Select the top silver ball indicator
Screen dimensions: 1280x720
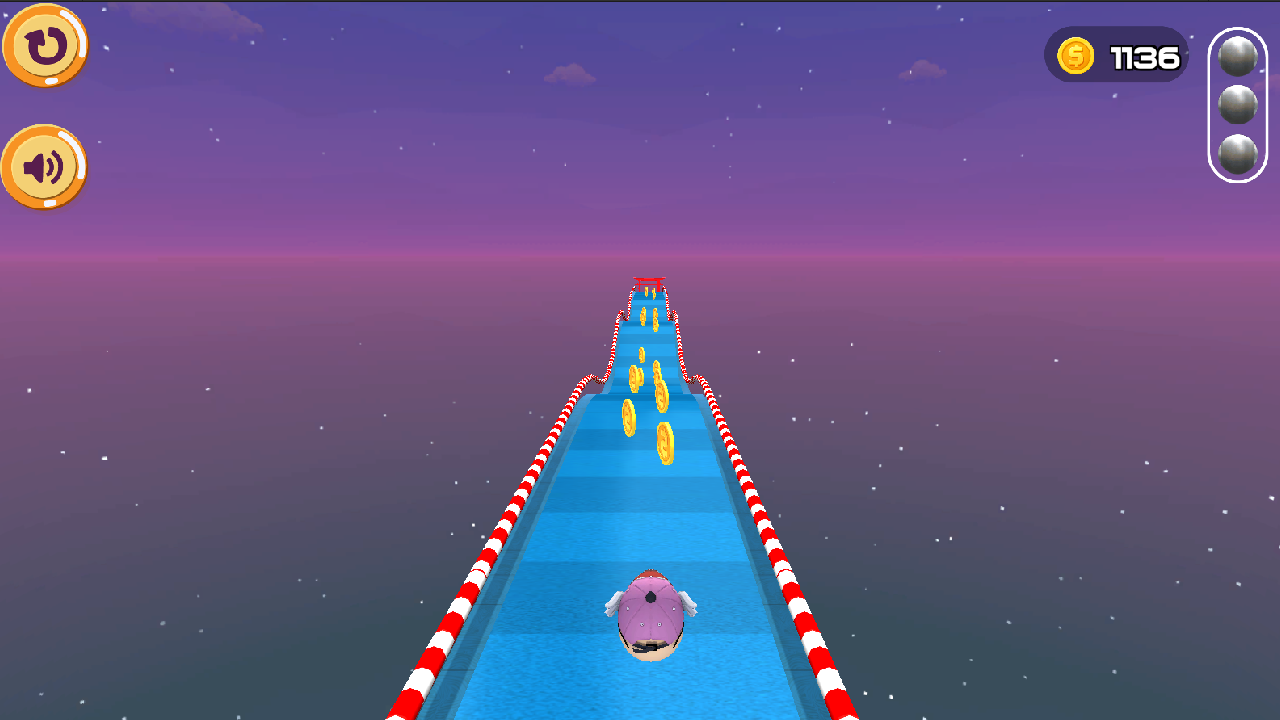point(1237,56)
